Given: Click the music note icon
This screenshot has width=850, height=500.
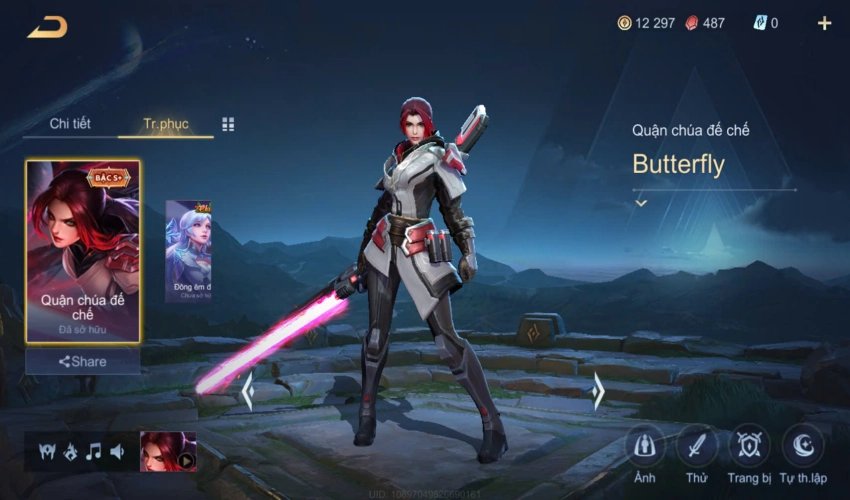Looking at the screenshot, I should pyautogui.click(x=94, y=452).
